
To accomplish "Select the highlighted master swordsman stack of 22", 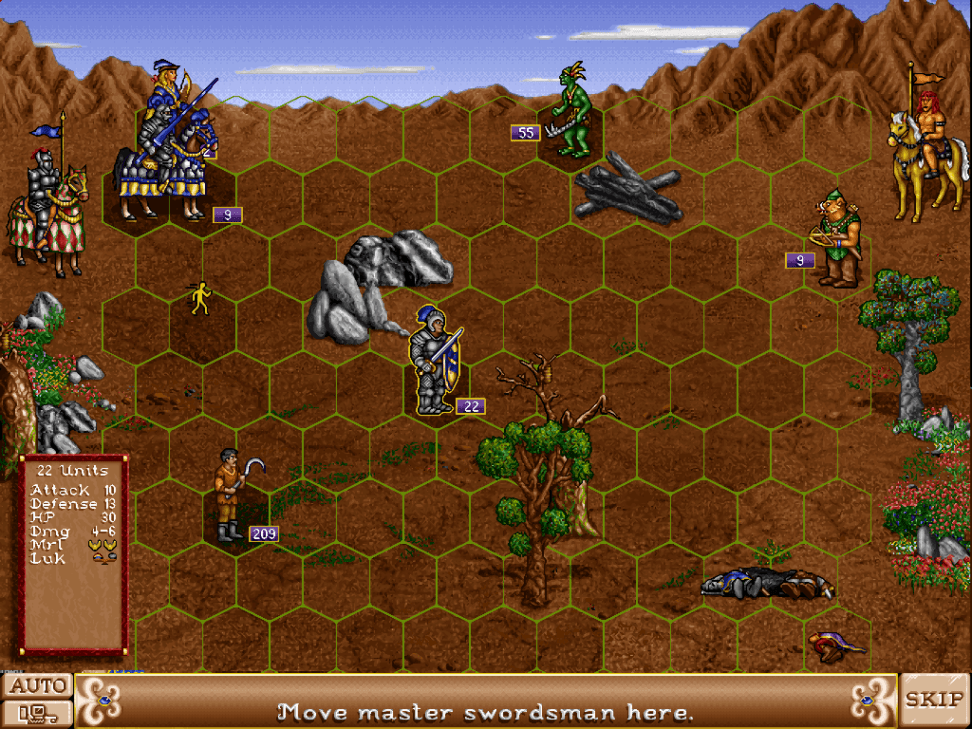I will coord(436,362).
